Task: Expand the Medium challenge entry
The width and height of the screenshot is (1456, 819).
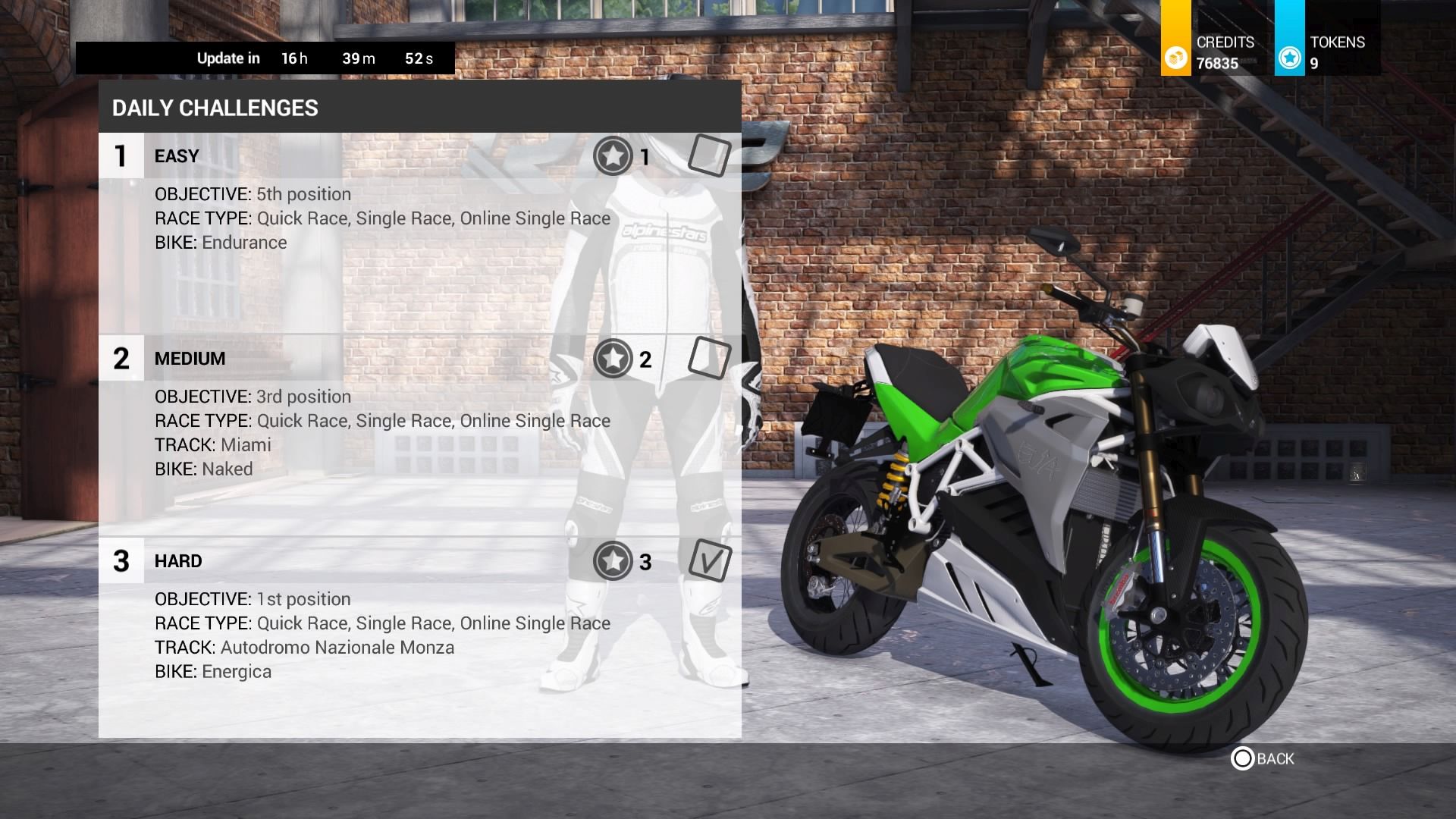Action: coord(190,358)
